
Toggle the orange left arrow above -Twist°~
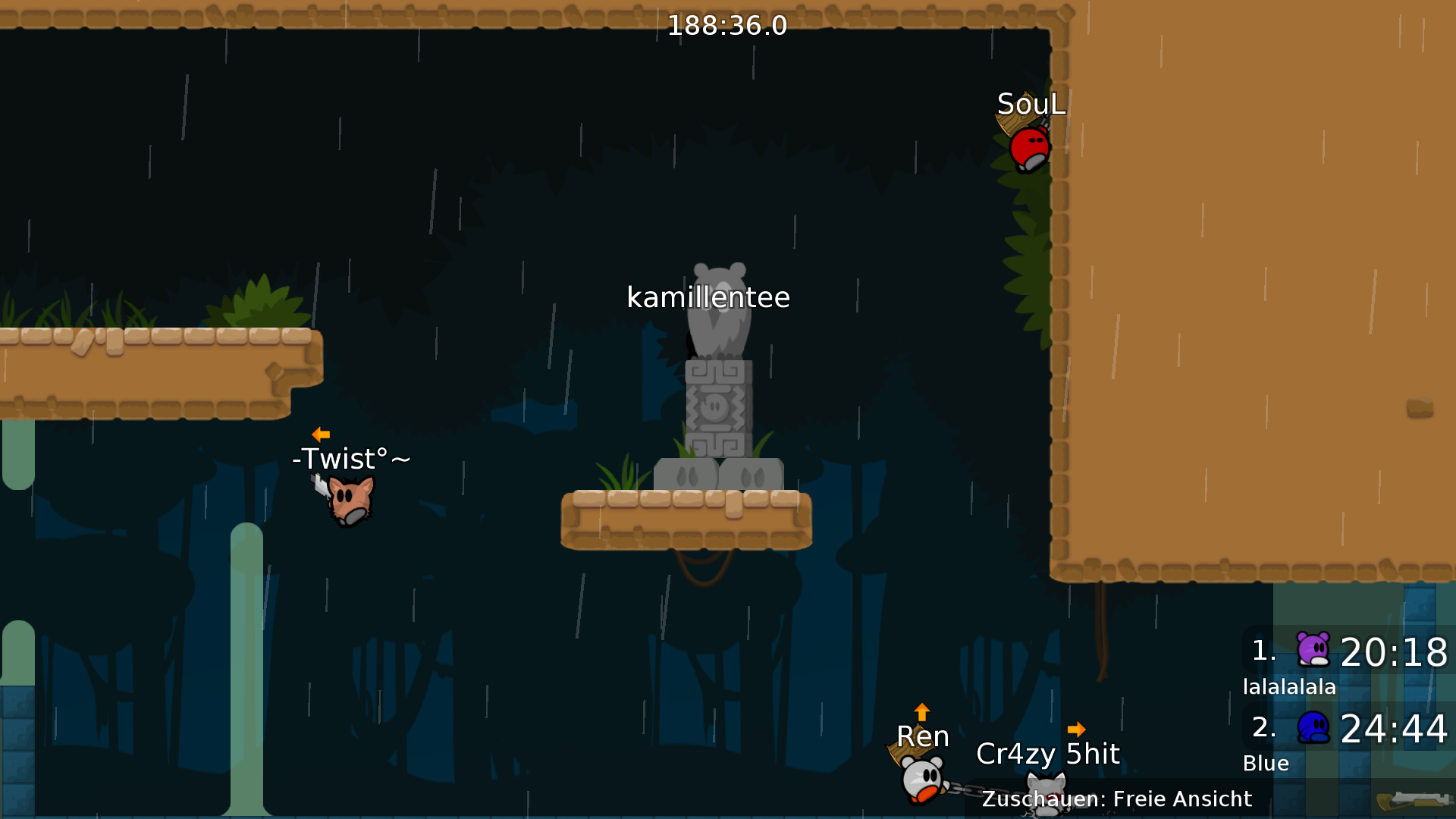[x=321, y=434]
